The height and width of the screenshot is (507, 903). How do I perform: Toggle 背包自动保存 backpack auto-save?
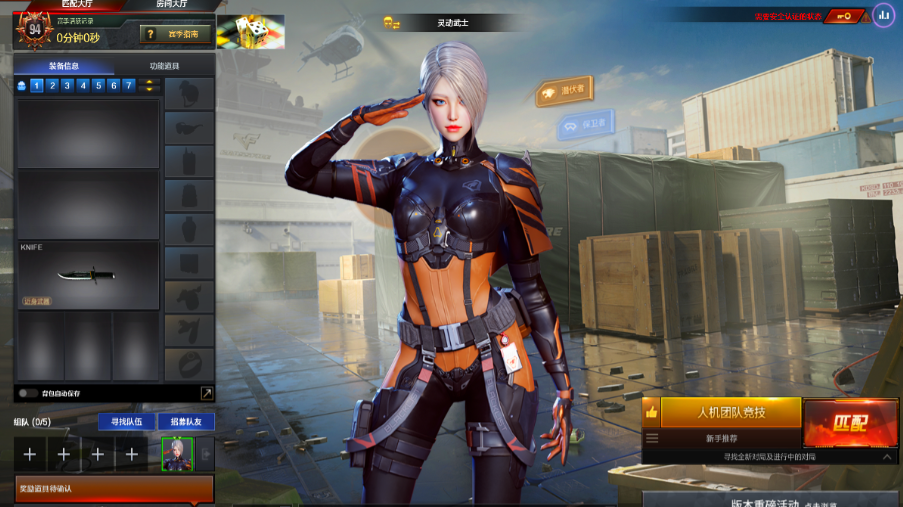pos(28,393)
